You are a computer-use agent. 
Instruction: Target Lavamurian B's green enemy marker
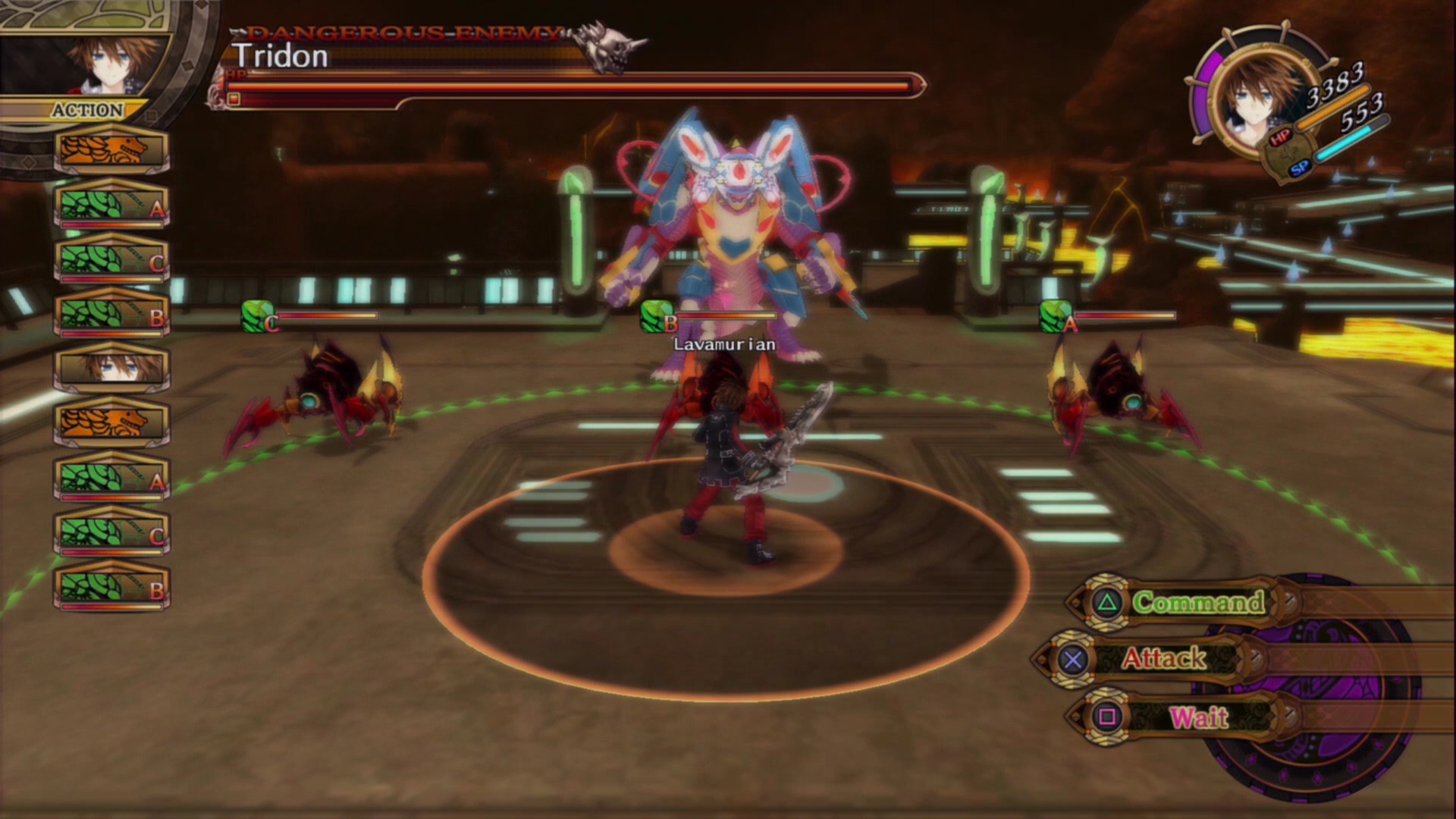coord(656,315)
